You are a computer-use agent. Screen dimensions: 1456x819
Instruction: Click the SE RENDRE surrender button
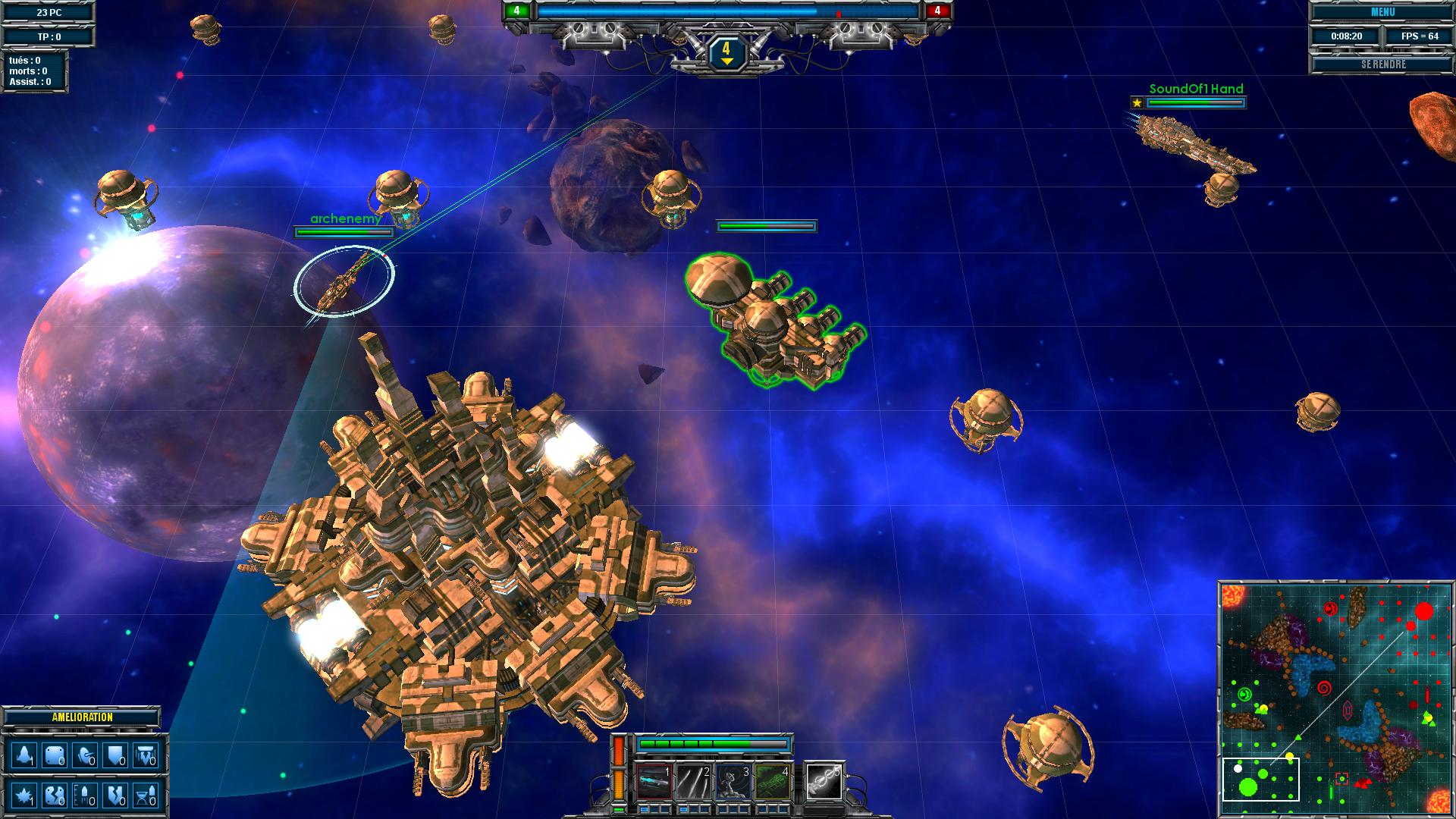[1382, 64]
